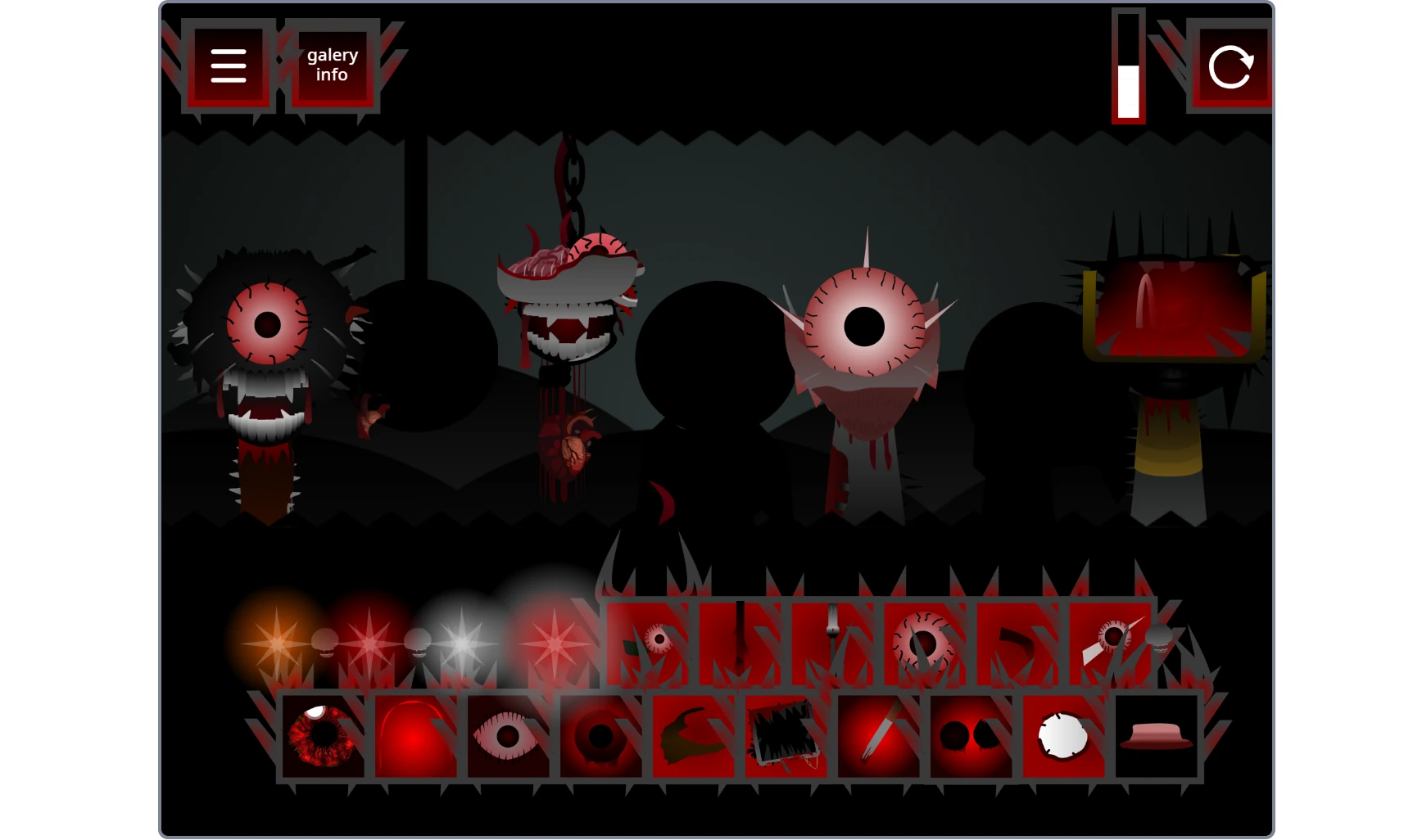This screenshot has width=1404, height=840.
Task: Open the galery info panel
Action: (331, 65)
